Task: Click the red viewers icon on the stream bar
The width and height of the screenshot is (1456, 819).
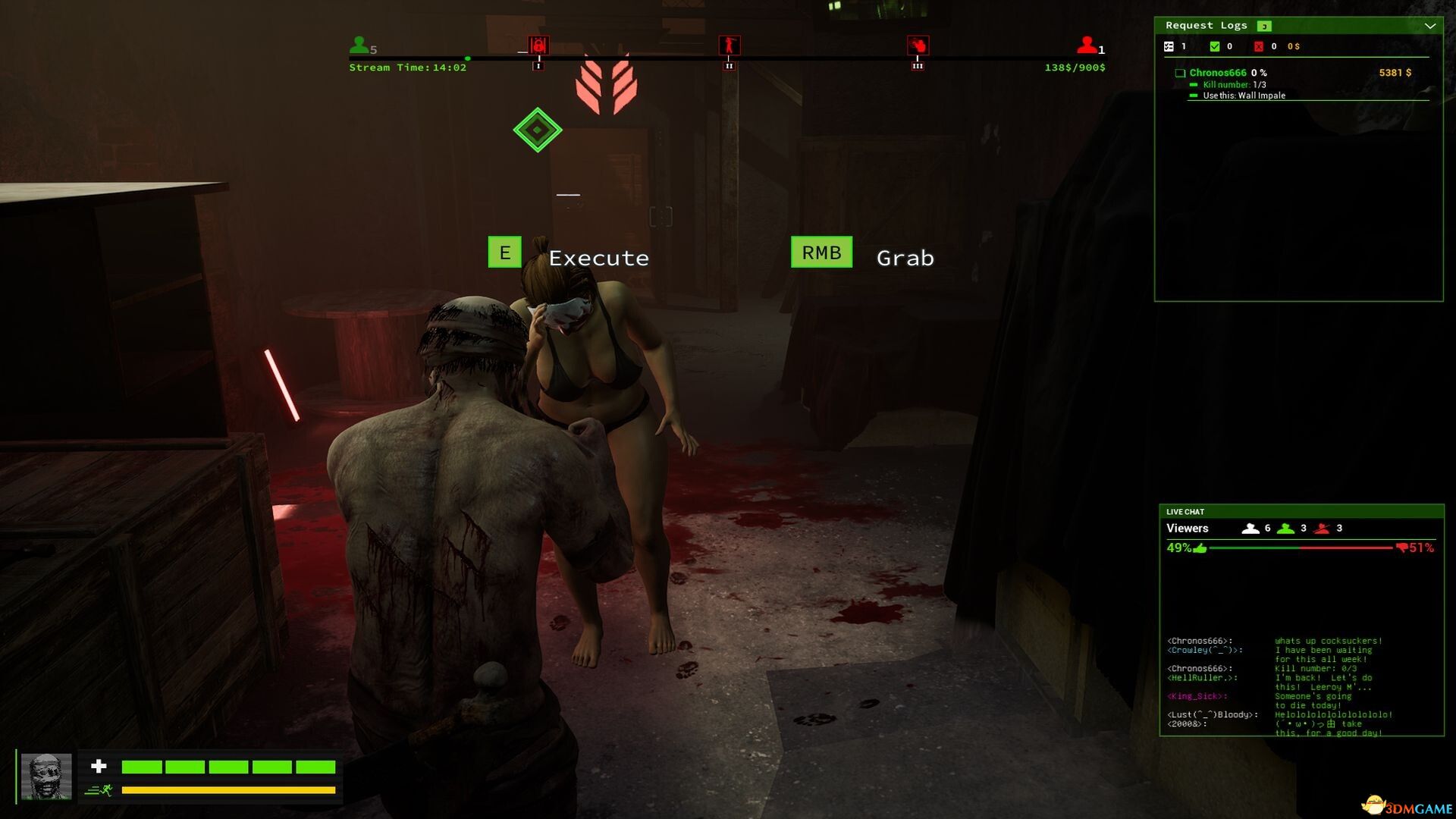Action: point(1087,45)
